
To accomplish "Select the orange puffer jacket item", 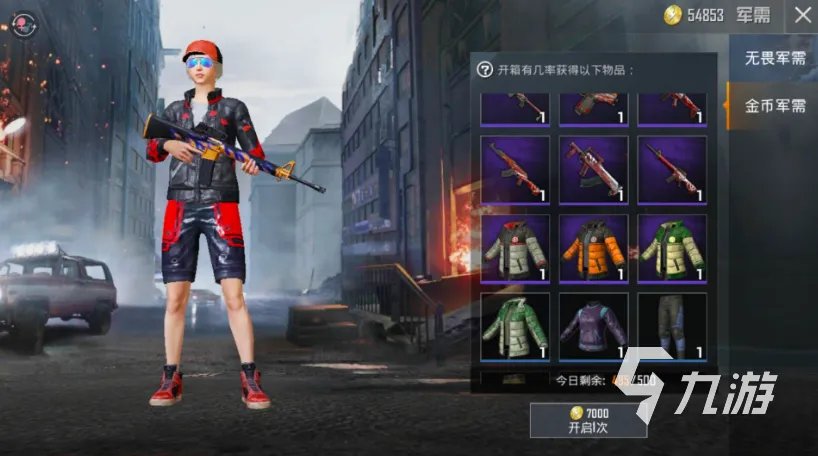I will (x=593, y=248).
